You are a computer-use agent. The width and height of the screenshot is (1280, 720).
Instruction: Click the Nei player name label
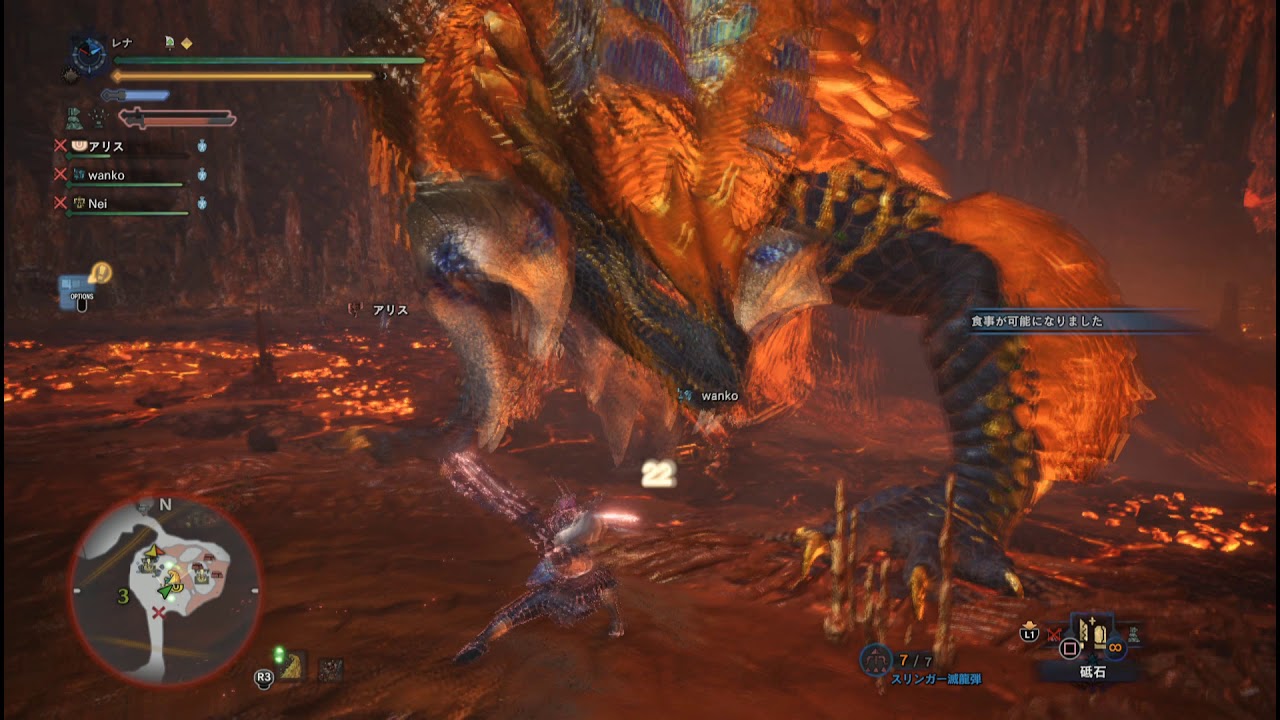[100, 204]
